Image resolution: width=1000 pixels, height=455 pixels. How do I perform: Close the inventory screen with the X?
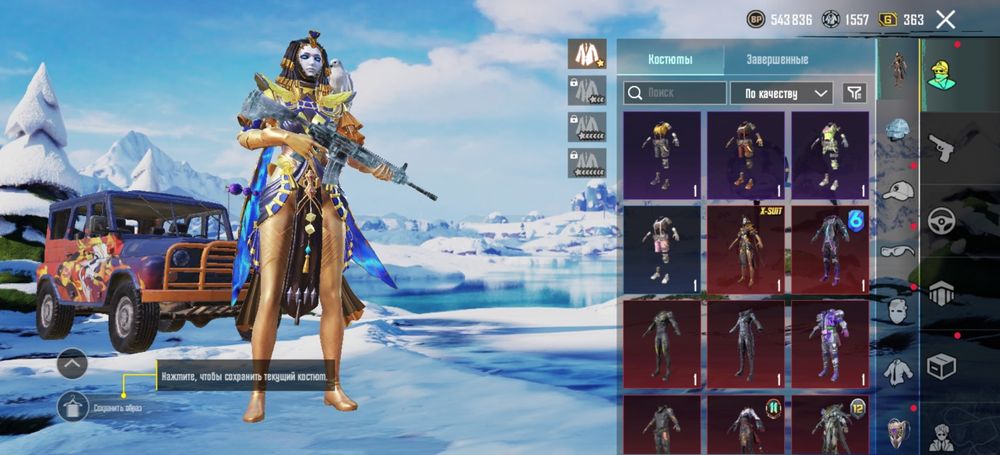945,19
